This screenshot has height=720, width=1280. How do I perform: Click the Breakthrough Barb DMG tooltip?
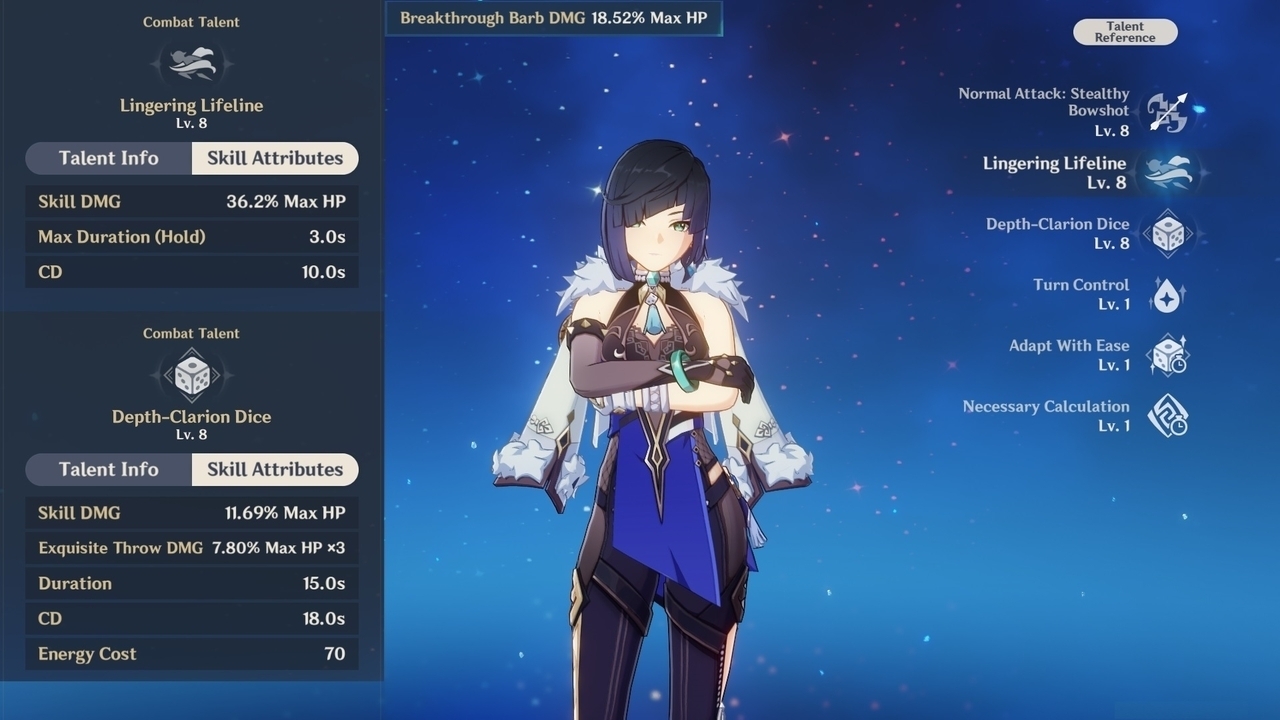point(553,17)
